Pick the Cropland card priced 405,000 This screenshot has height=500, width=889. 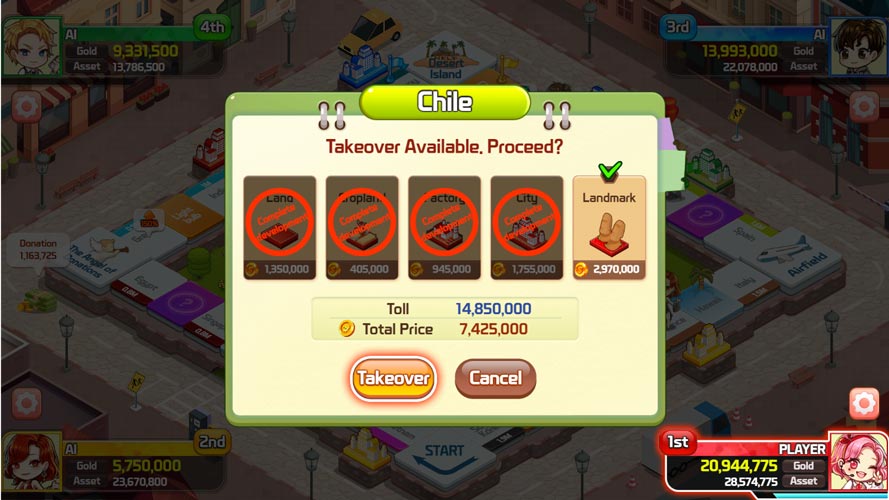pos(362,228)
